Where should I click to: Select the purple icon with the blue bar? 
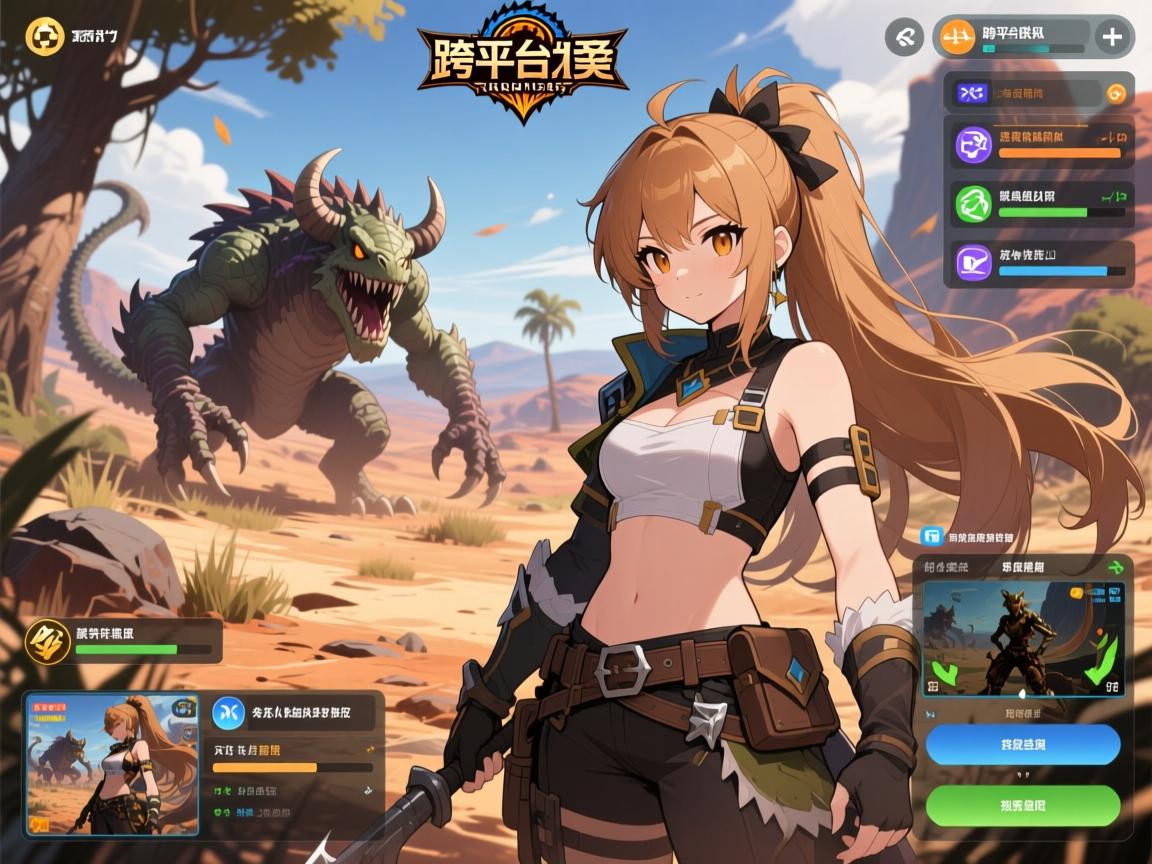972,263
